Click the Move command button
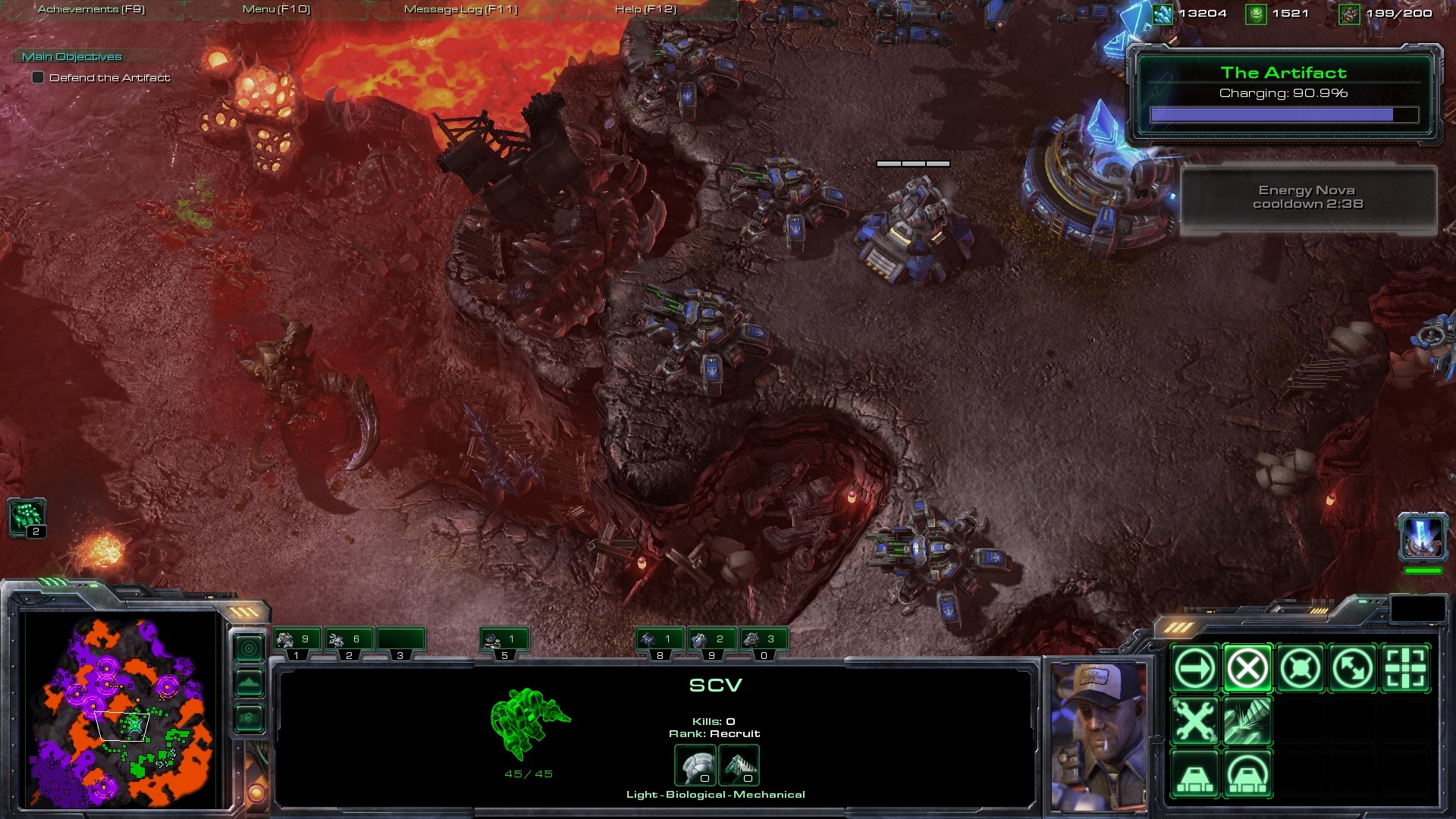Image resolution: width=1456 pixels, height=819 pixels. click(x=1194, y=669)
